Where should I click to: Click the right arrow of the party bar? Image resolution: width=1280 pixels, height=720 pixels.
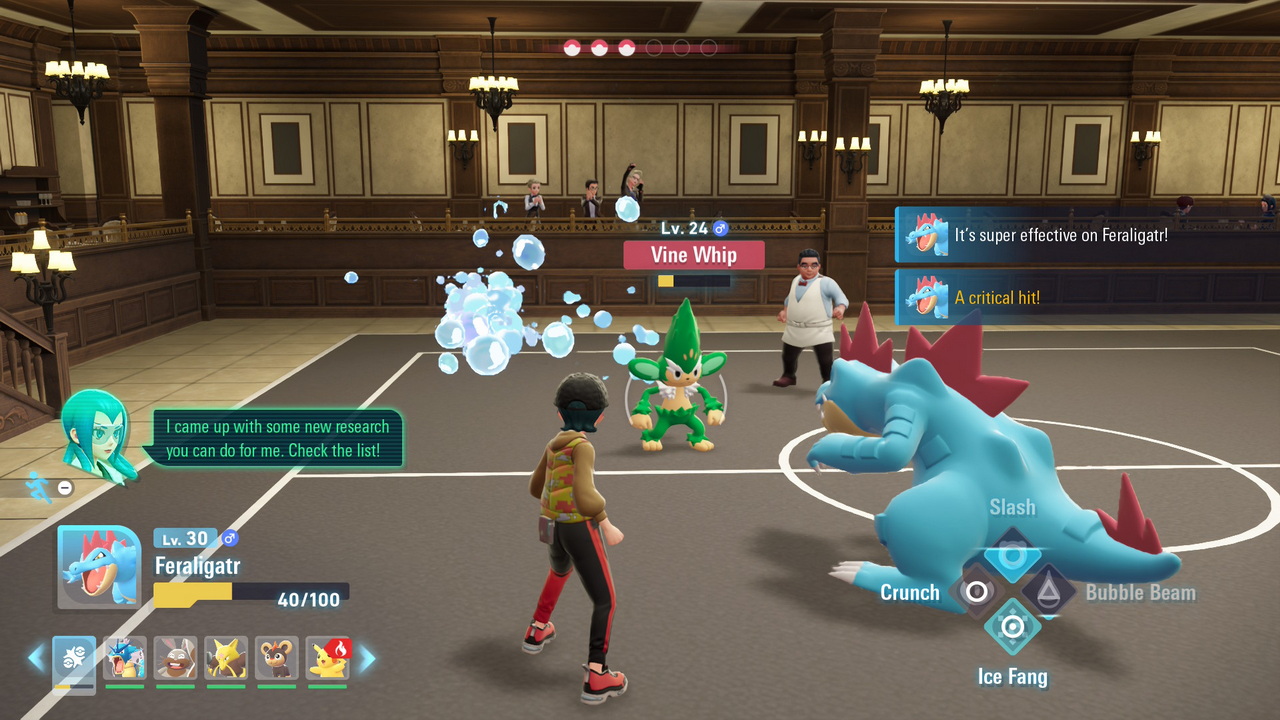[x=367, y=658]
